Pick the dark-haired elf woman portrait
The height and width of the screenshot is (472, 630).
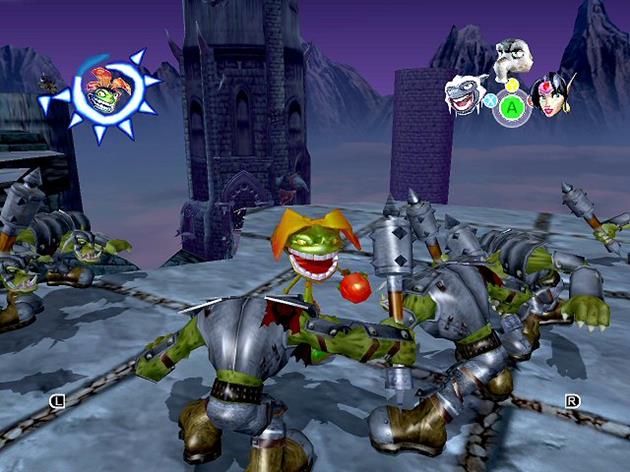click(551, 94)
